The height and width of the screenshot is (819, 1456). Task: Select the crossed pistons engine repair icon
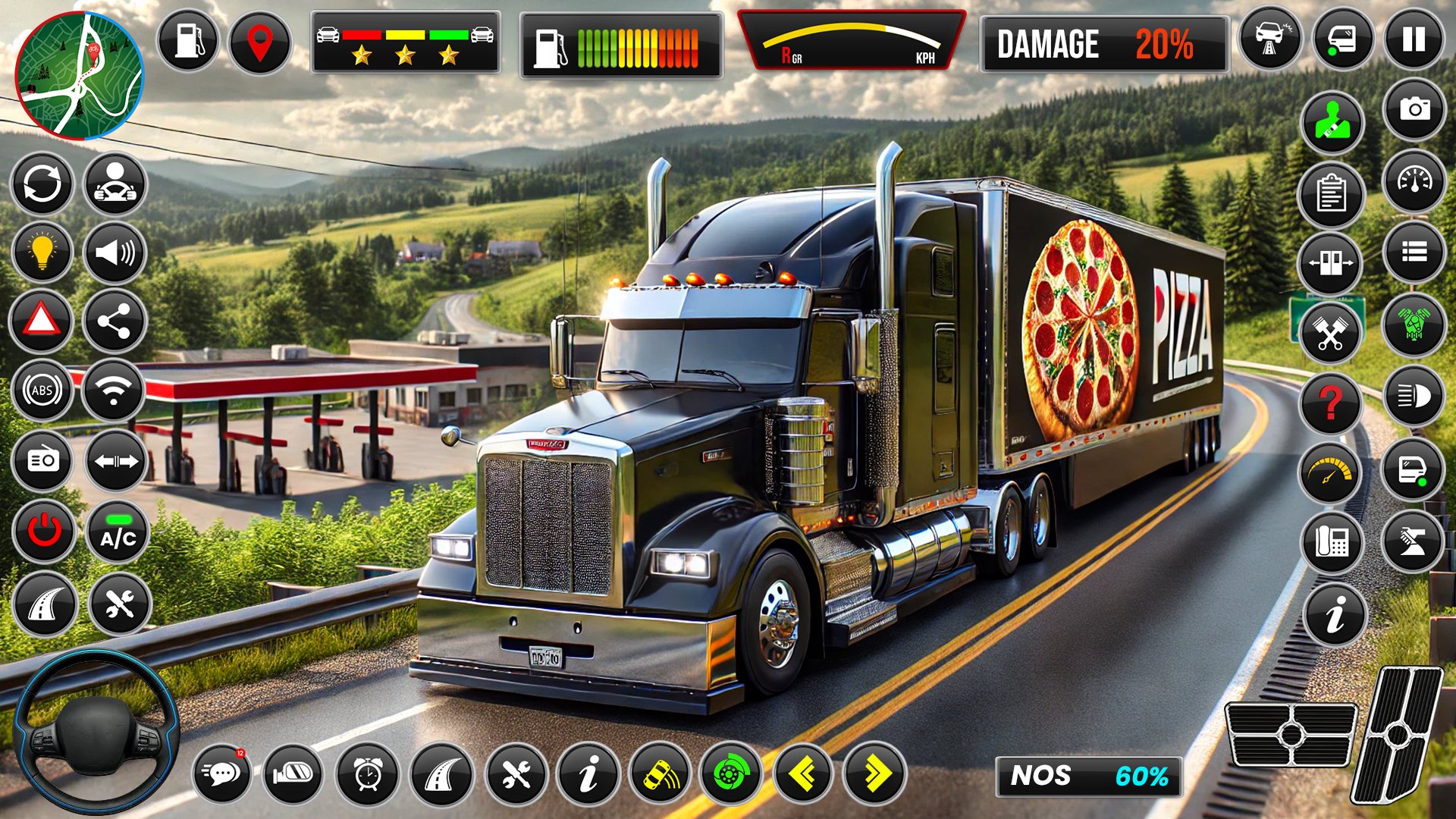tap(1332, 334)
